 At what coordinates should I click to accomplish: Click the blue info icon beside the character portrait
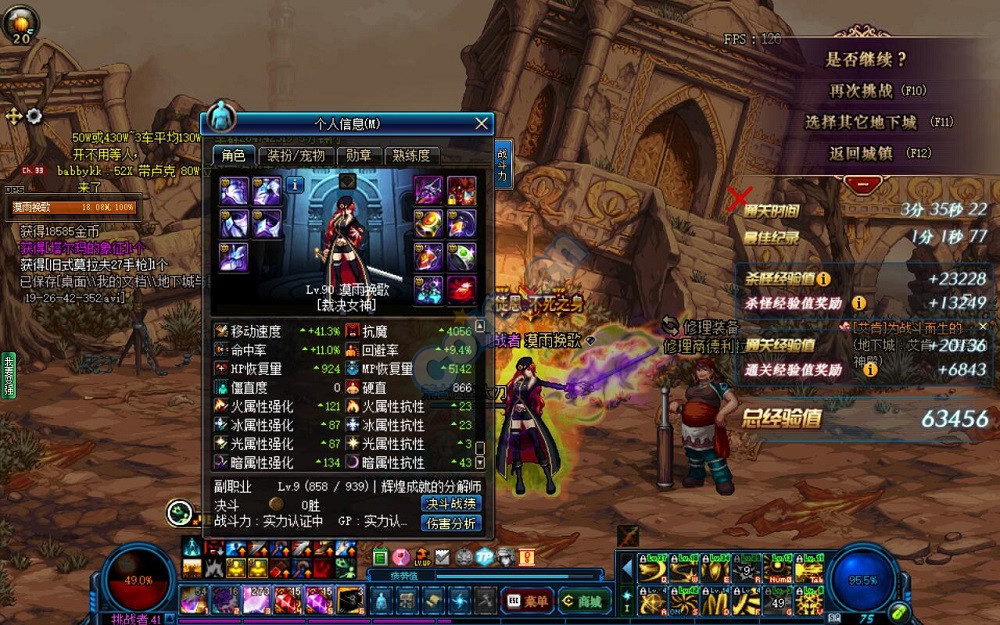click(x=295, y=185)
